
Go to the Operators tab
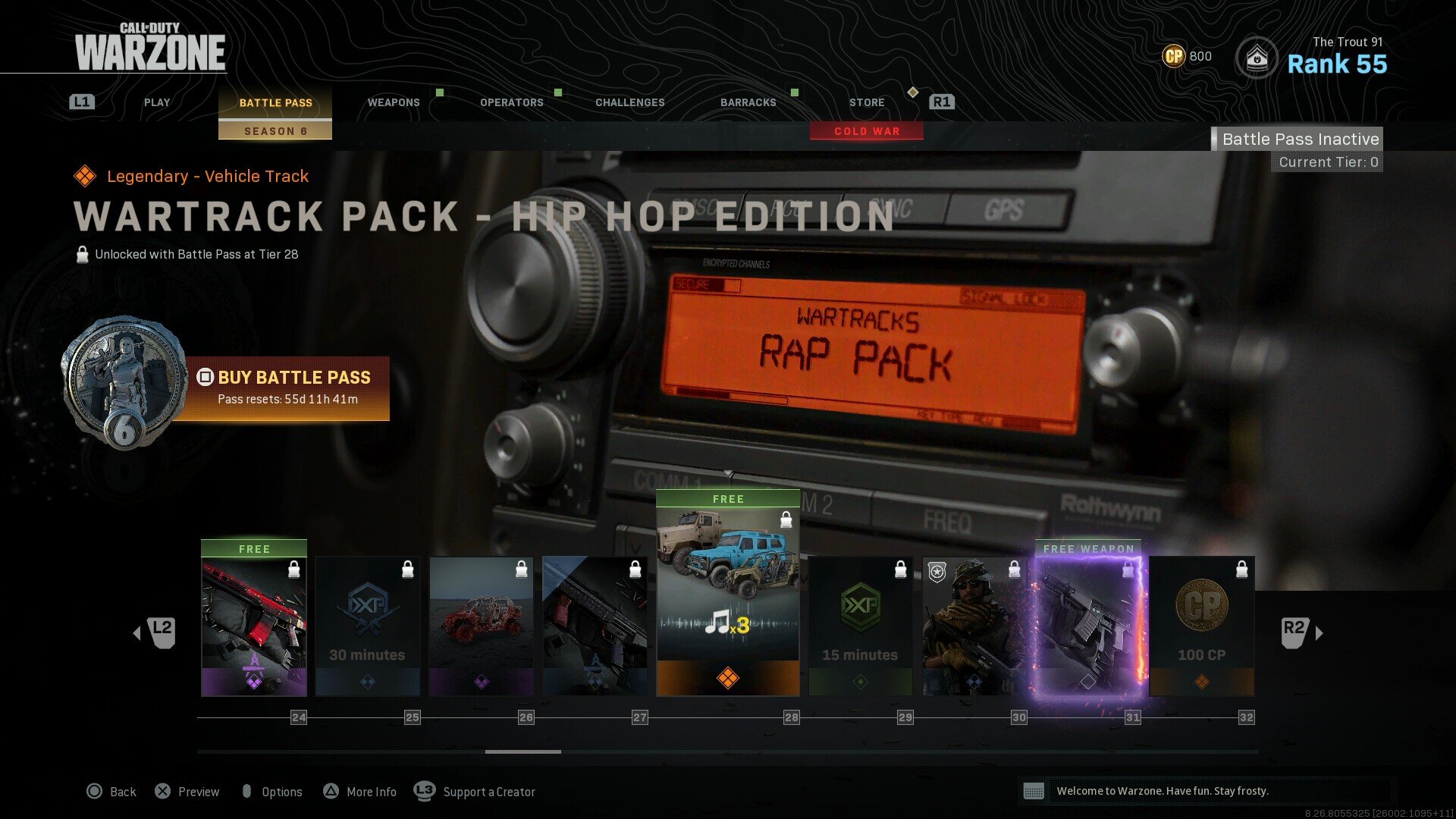click(x=512, y=102)
